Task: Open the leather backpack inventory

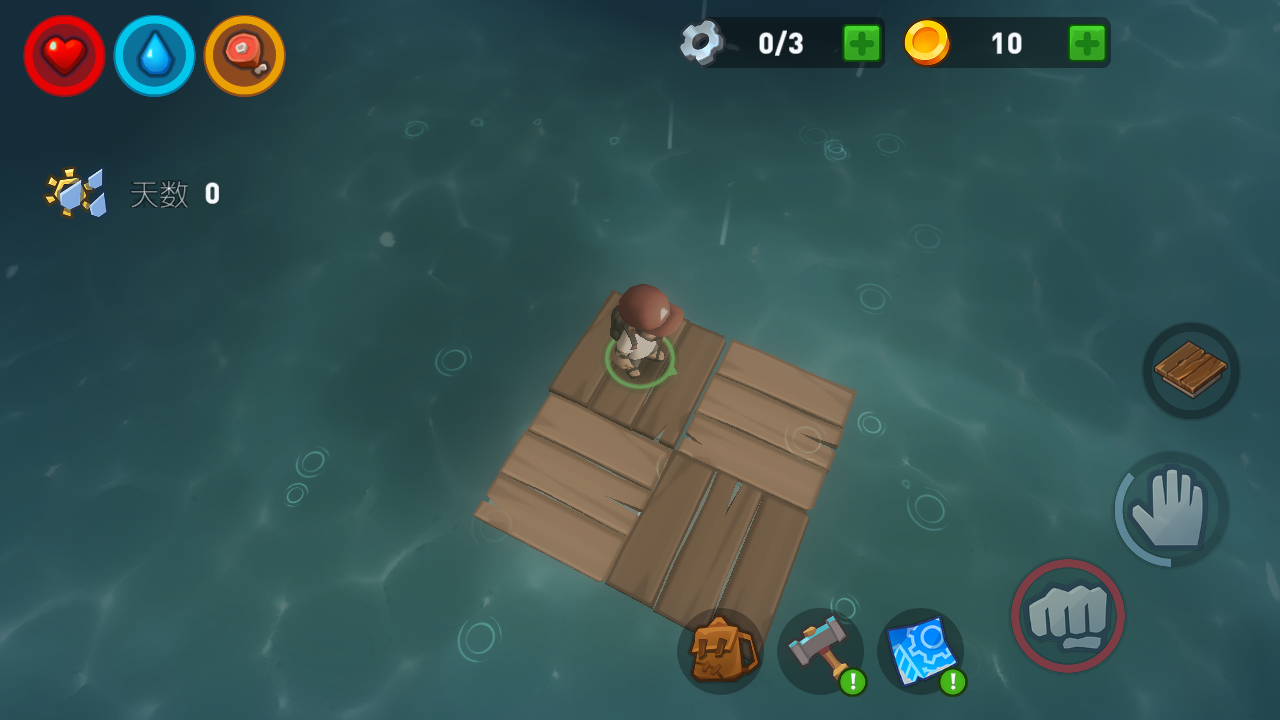Action: (720, 651)
